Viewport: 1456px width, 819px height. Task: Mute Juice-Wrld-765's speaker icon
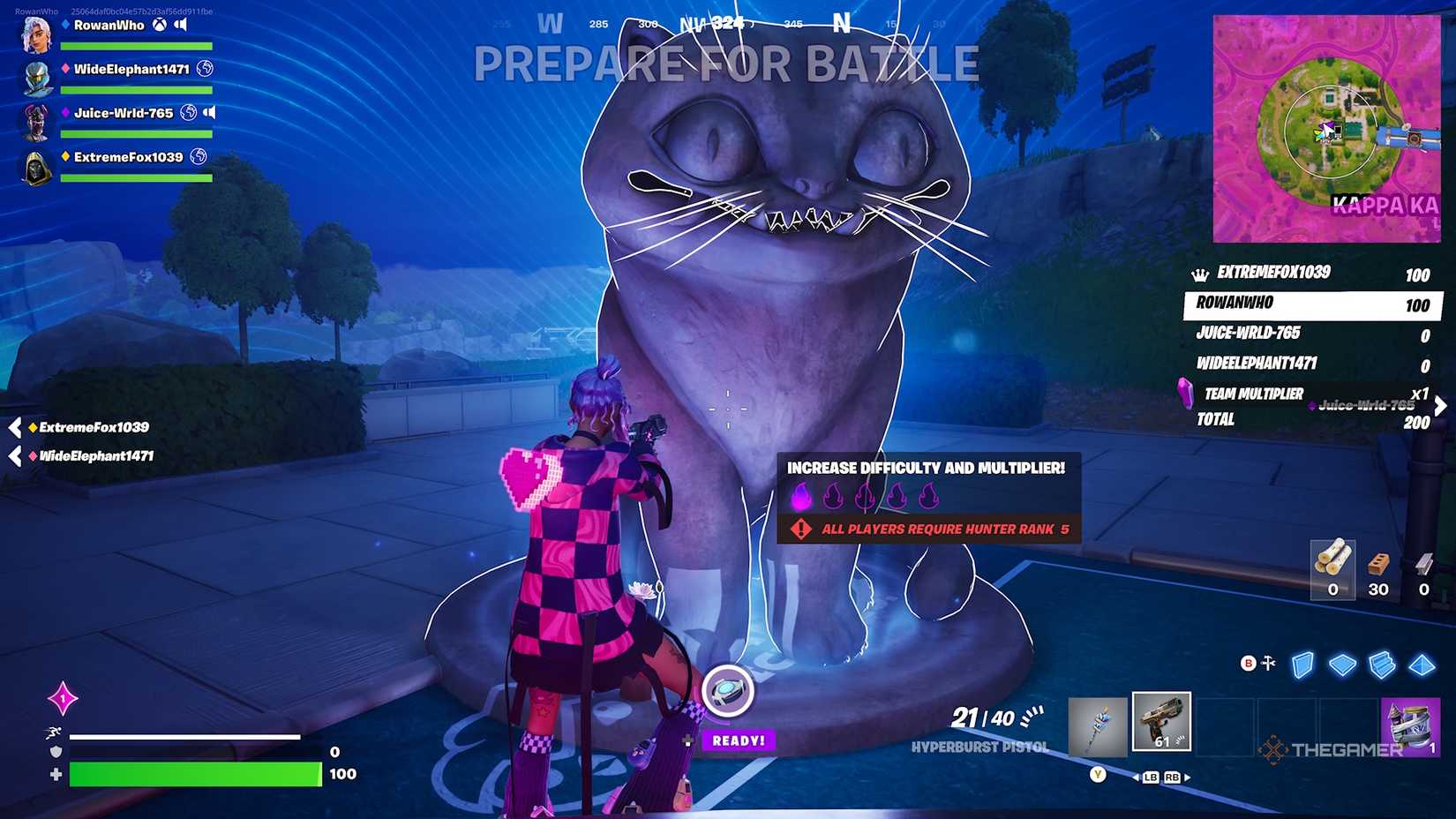211,113
